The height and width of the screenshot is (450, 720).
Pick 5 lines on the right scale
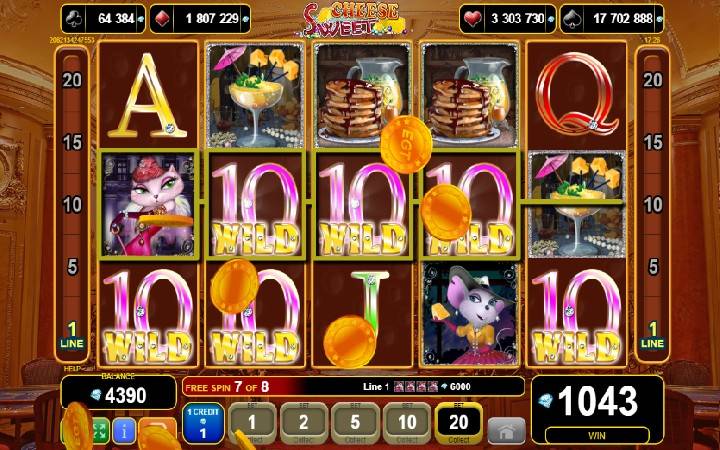[651, 267]
